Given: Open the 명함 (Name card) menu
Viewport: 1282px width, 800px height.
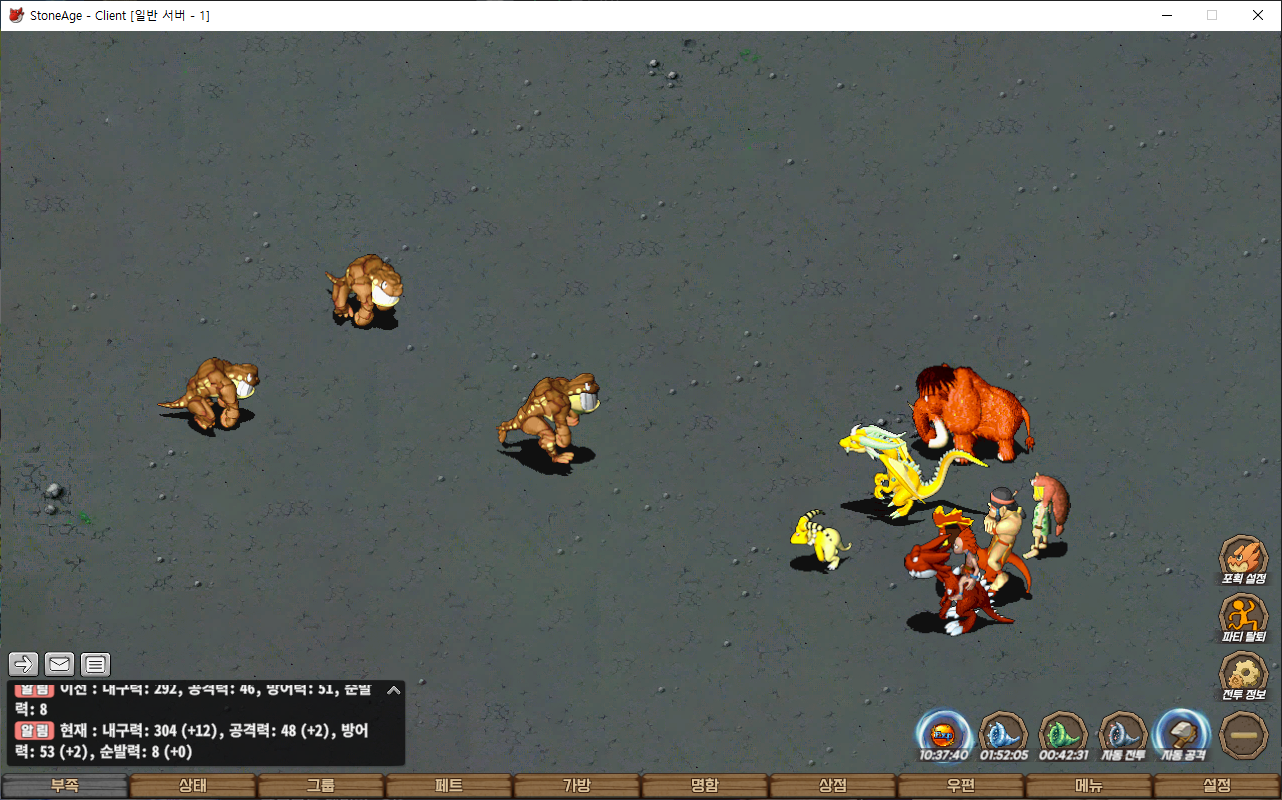Looking at the screenshot, I should click(x=705, y=786).
